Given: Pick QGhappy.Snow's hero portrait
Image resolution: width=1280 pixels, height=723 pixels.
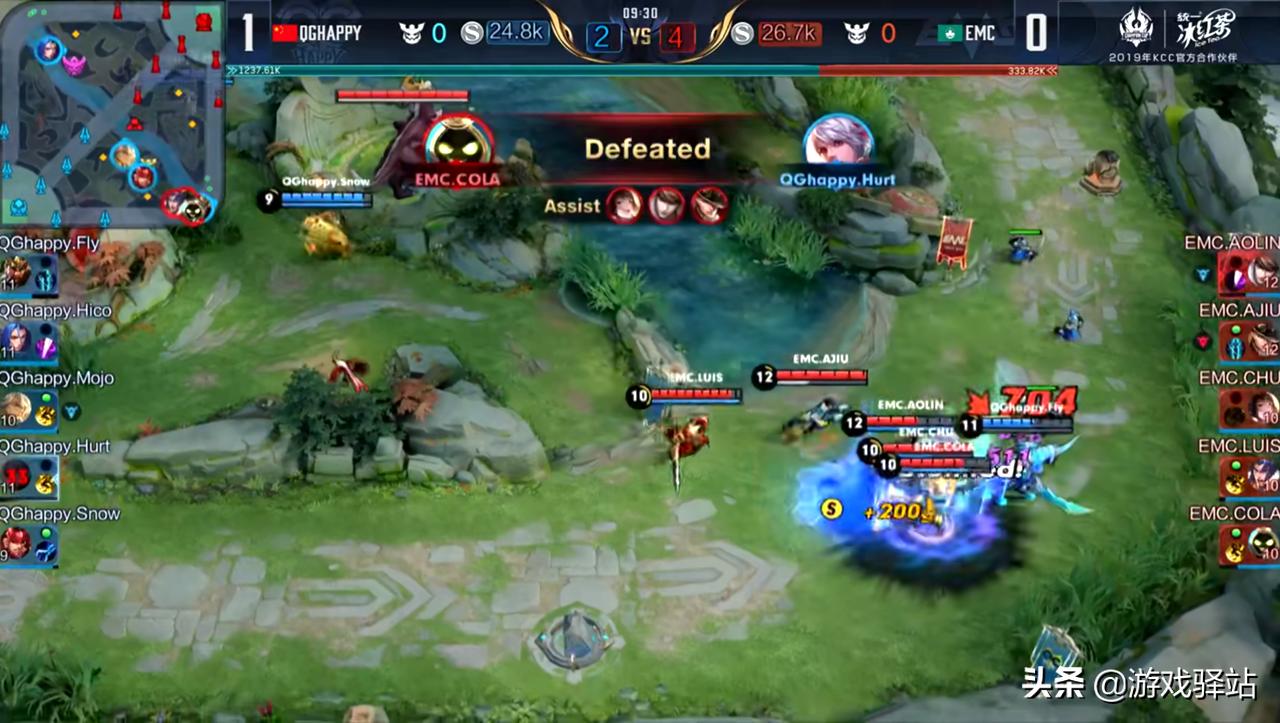Looking at the screenshot, I should pyautogui.click(x=17, y=544).
